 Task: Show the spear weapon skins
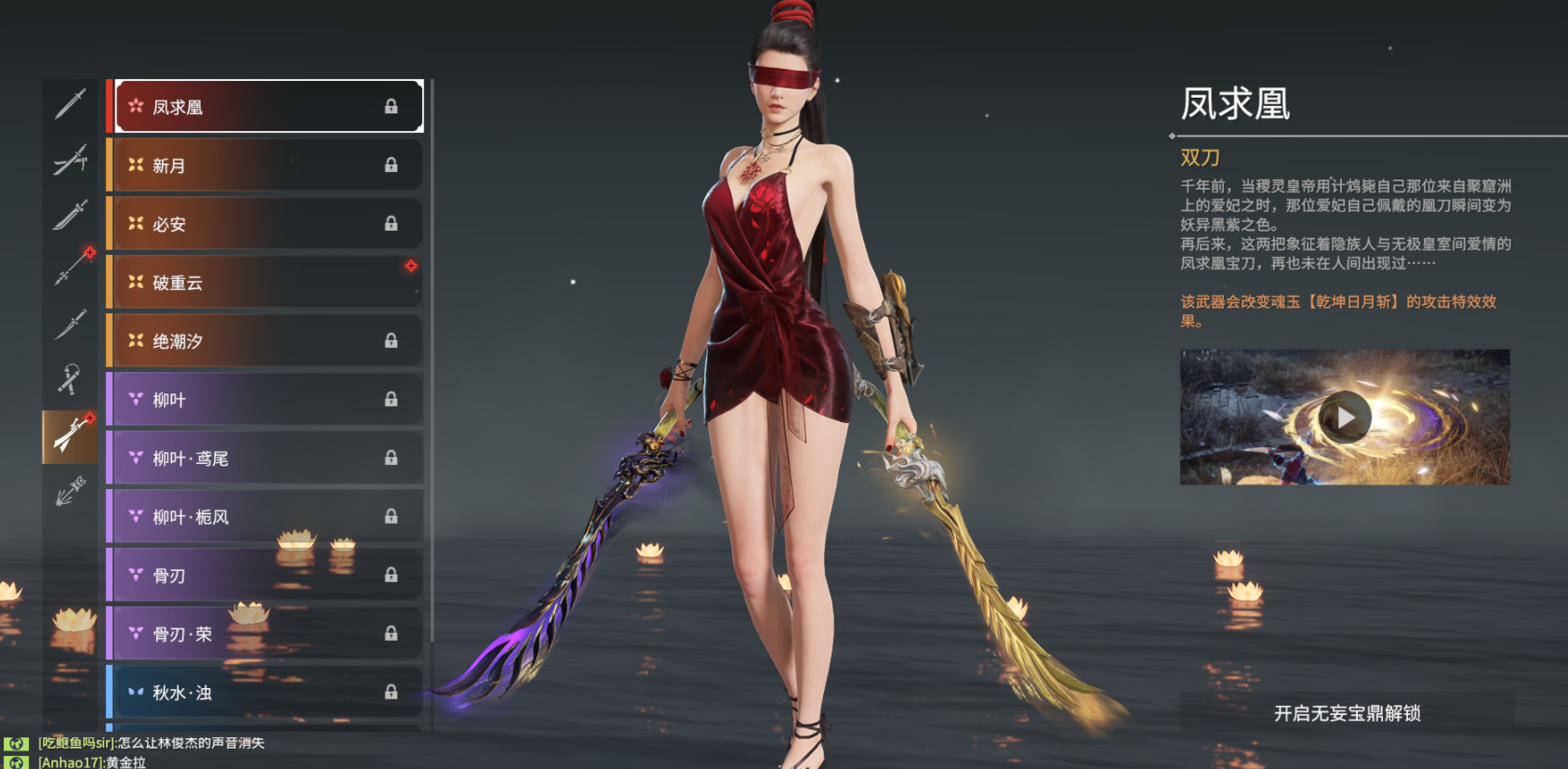point(70,270)
